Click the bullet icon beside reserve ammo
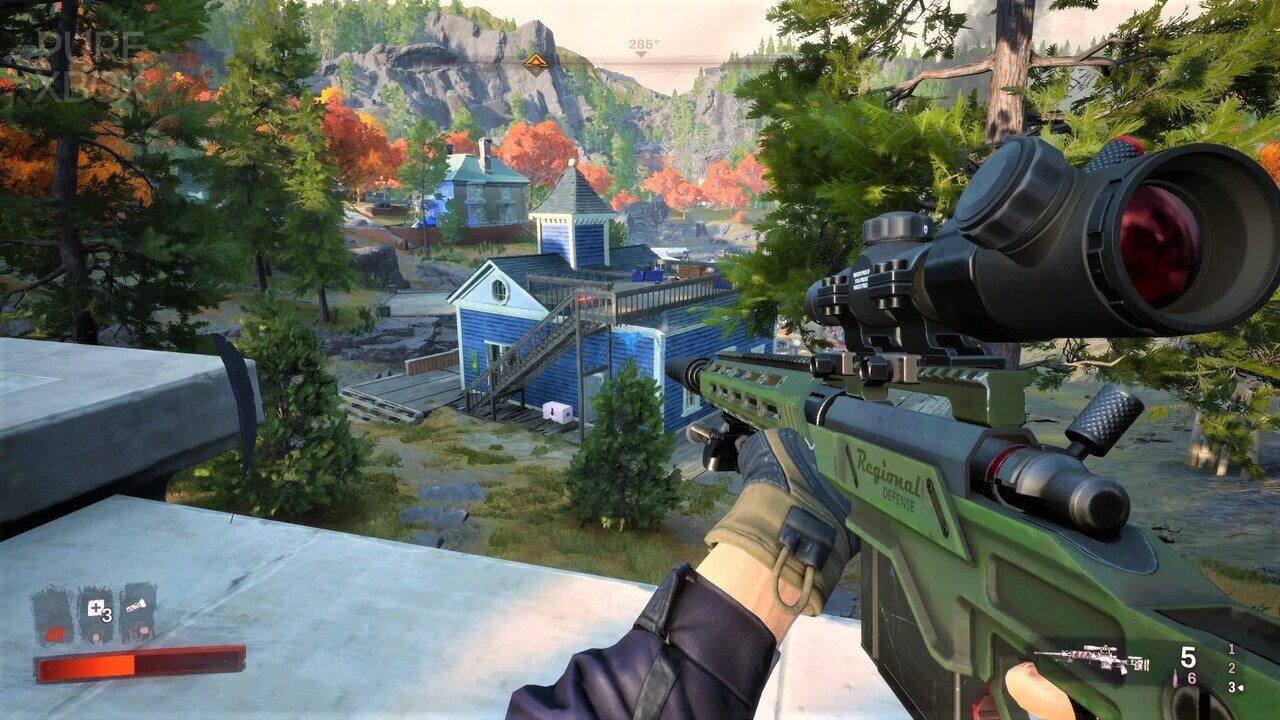1280x720 pixels. click(1173, 678)
